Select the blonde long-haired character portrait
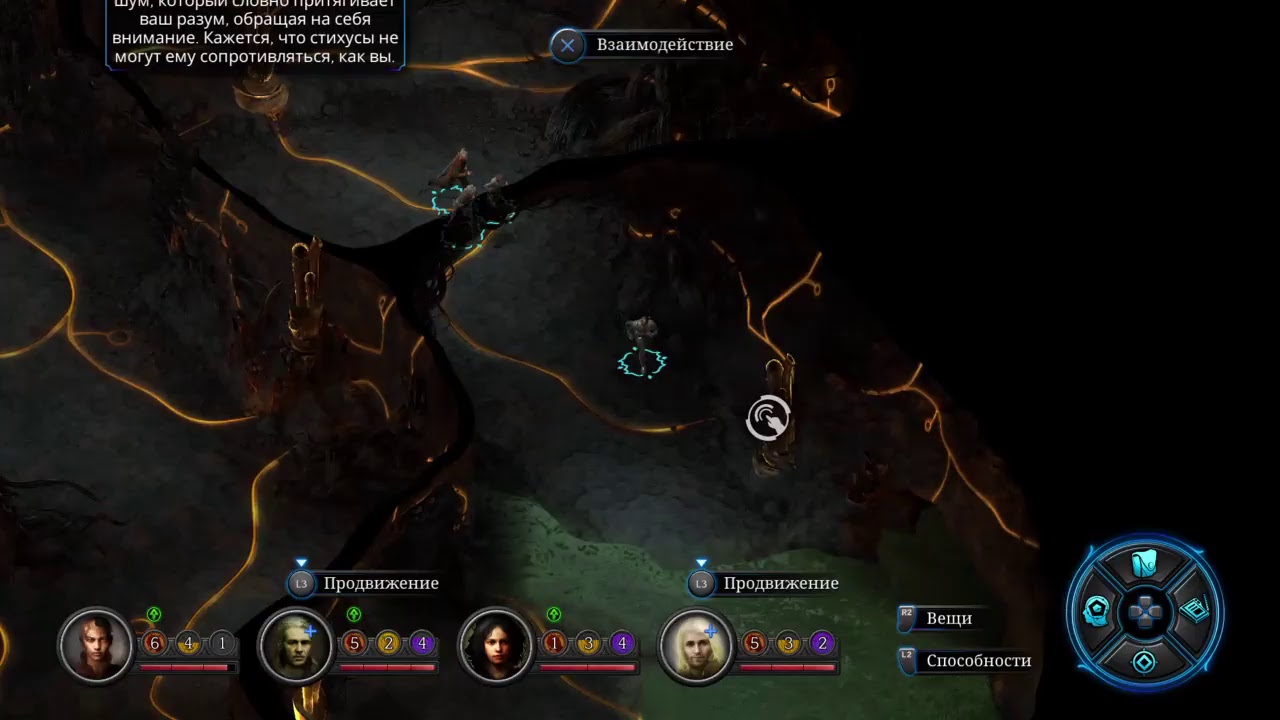This screenshot has height=720, width=1280. coord(696,646)
